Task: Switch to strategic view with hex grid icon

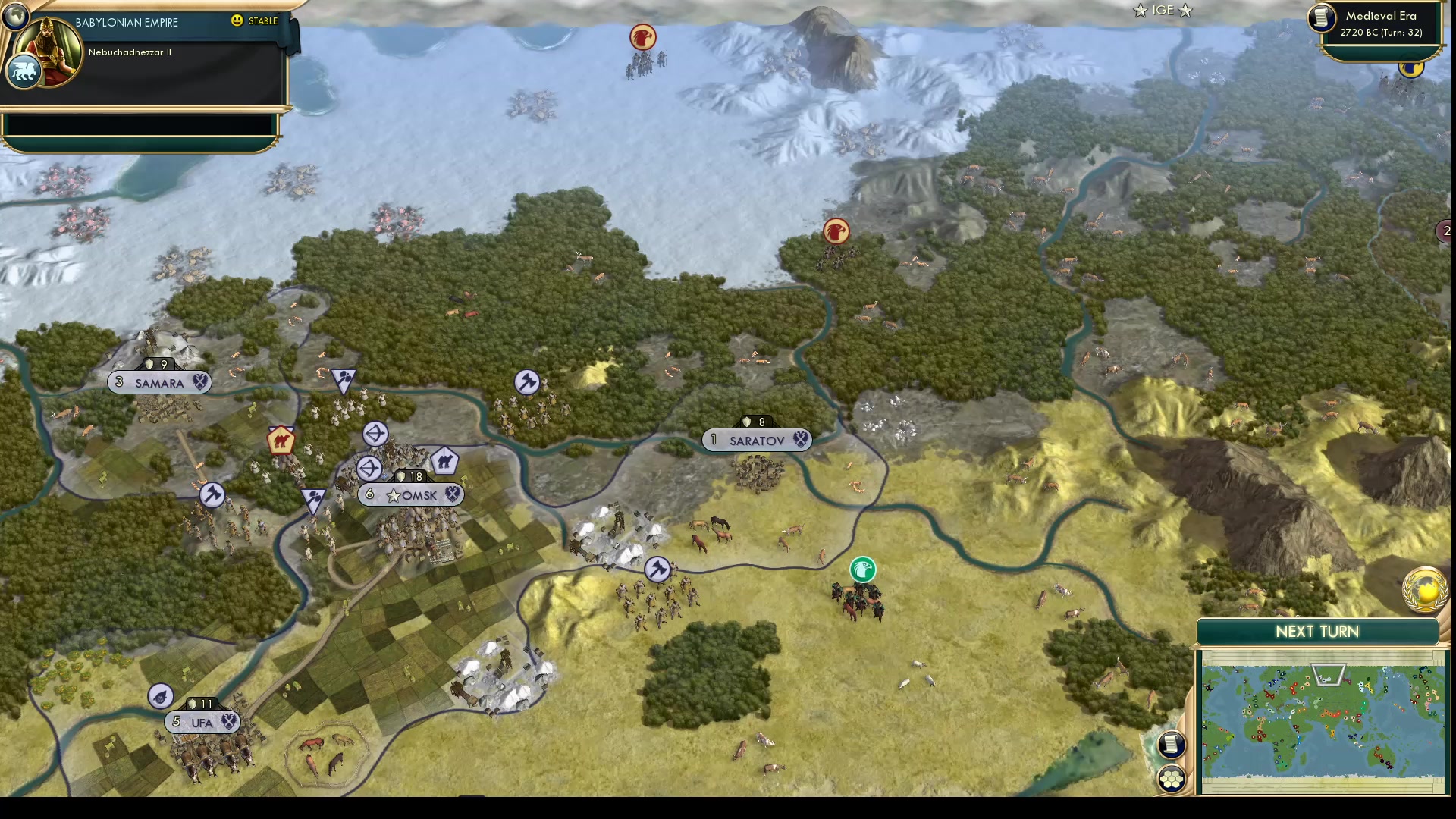Action: [1172, 777]
